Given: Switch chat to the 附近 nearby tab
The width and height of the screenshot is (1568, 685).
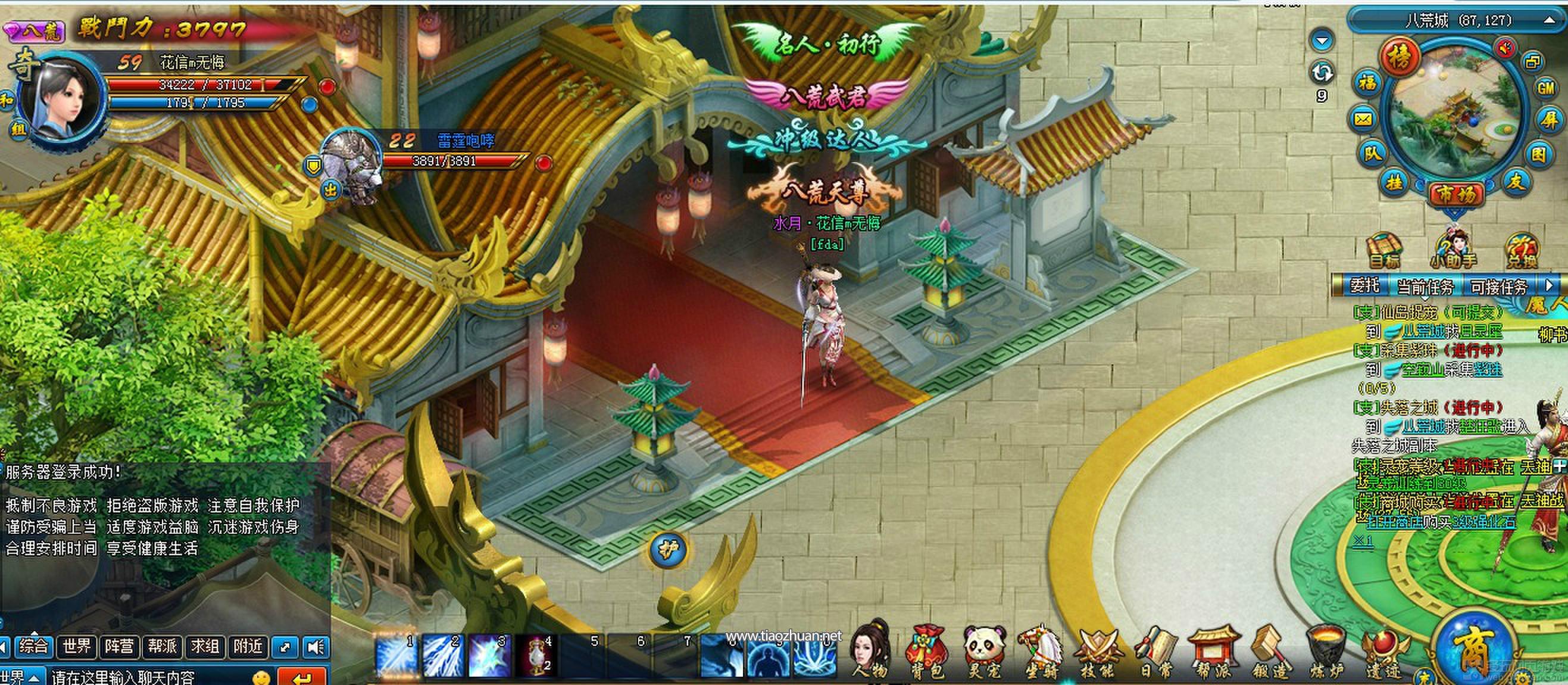Looking at the screenshot, I should click(247, 646).
